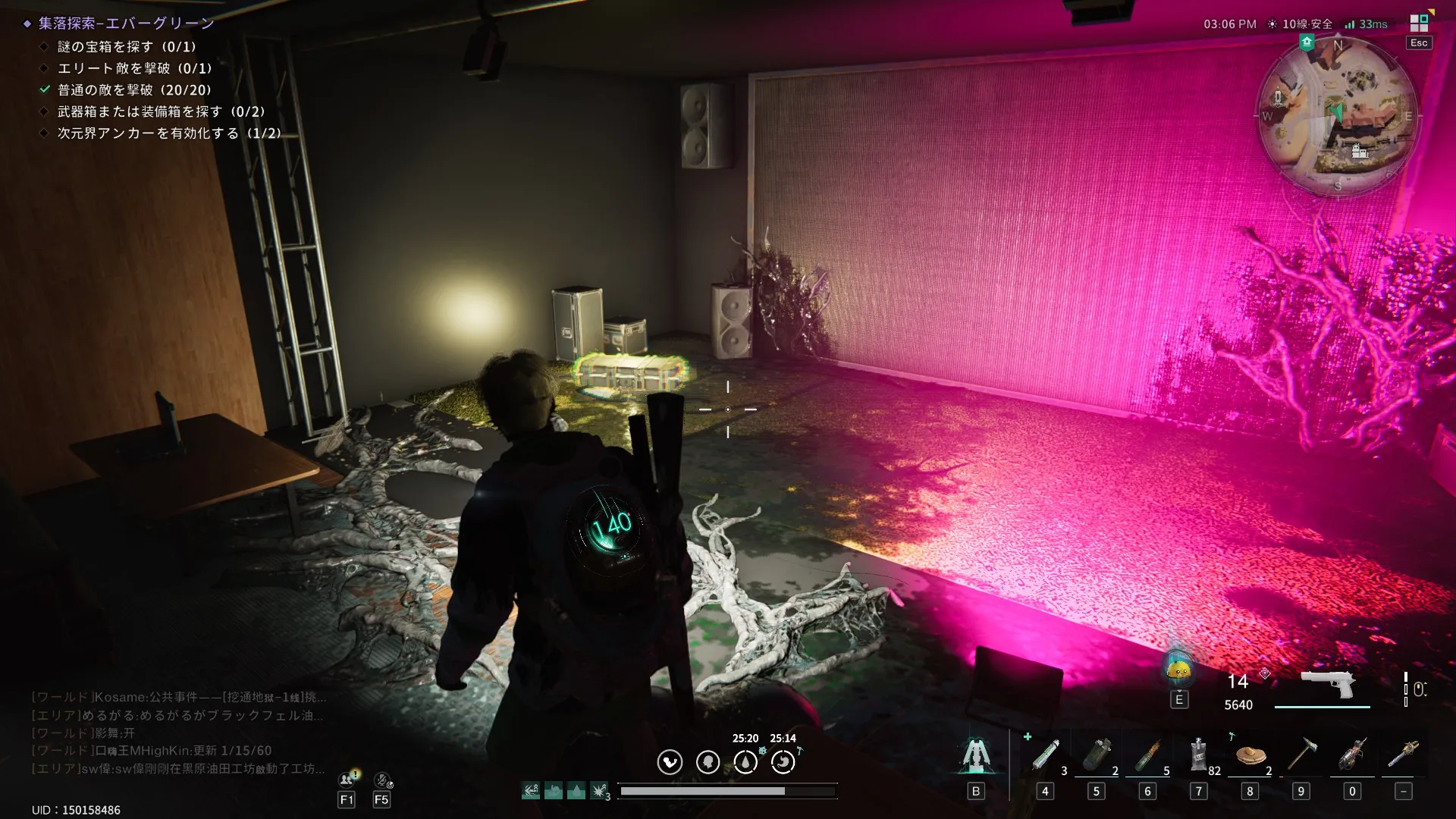This screenshot has height=819, width=1456.
Task: Select the syringe item slot
Action: click(x=1045, y=755)
